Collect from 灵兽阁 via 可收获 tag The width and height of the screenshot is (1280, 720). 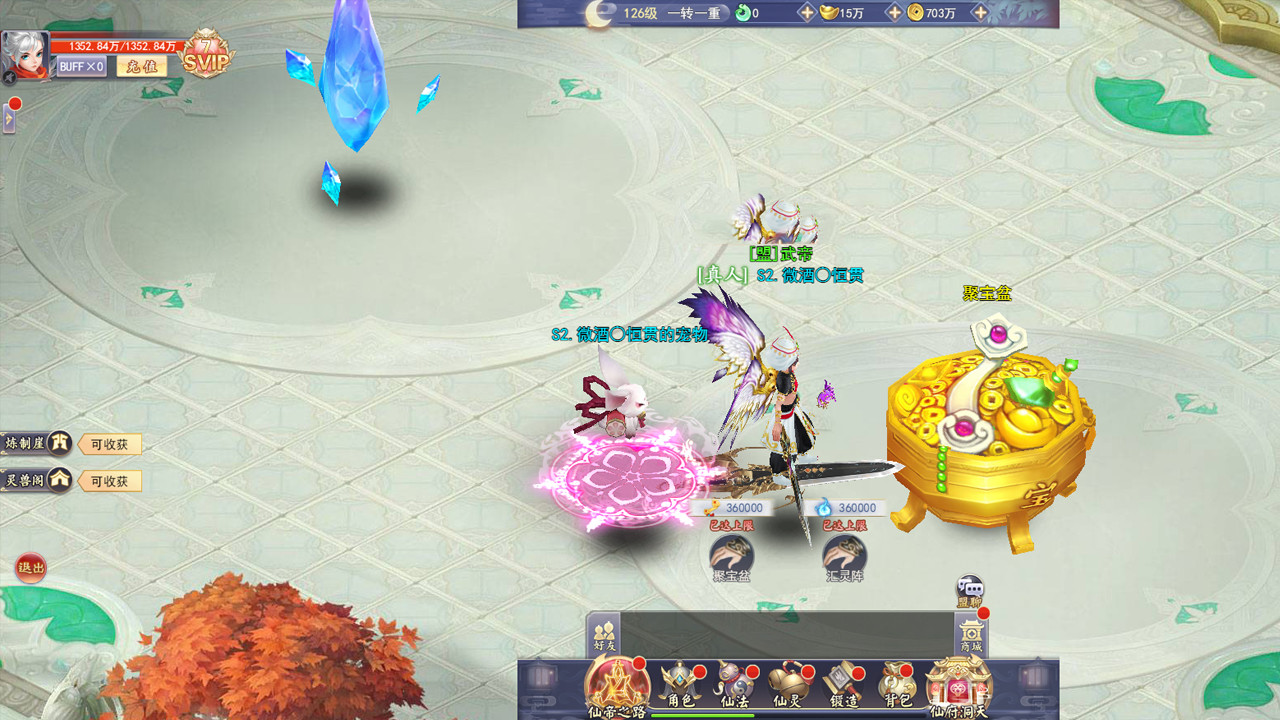[111, 480]
